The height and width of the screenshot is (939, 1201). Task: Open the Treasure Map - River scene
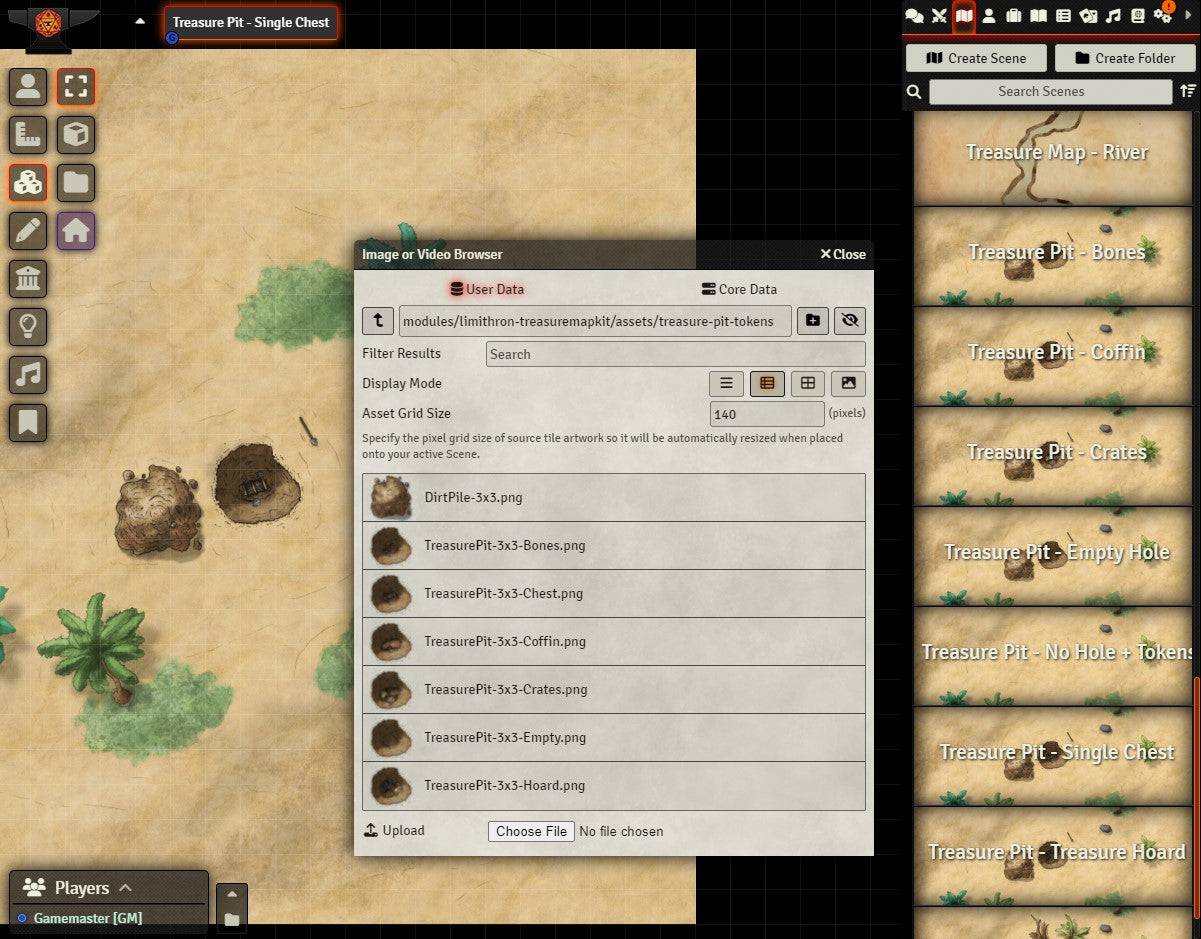1056,153
